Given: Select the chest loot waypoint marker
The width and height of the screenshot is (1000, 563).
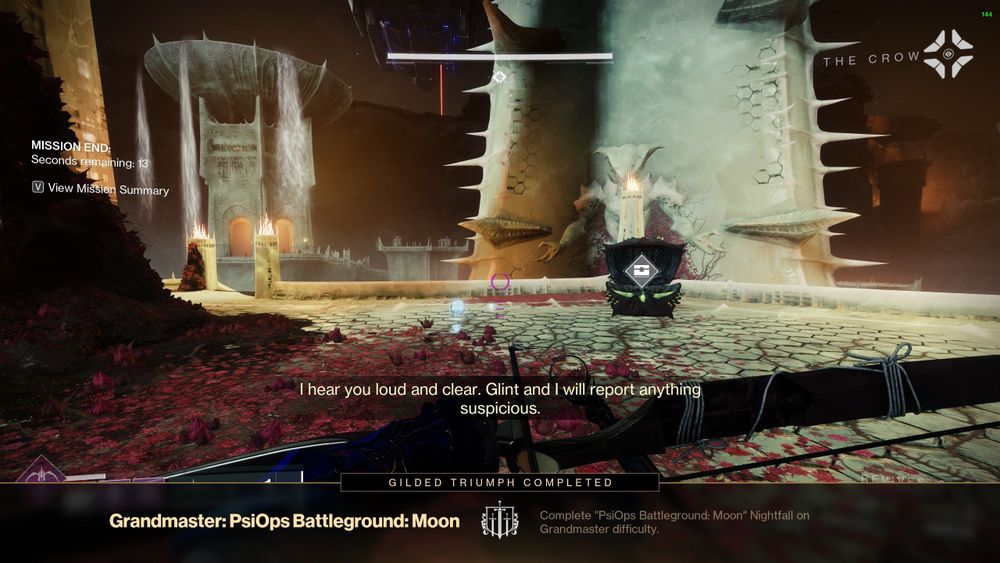Looking at the screenshot, I should [x=643, y=270].
